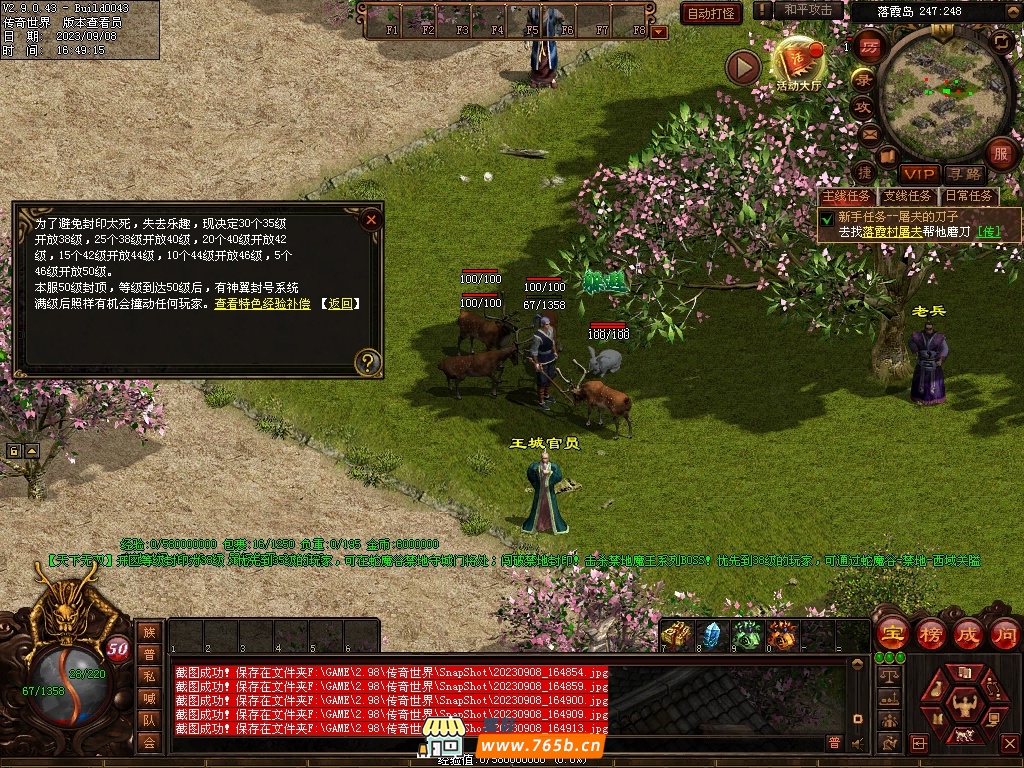Switch to the 支线任务 tab
The width and height of the screenshot is (1024, 768).
pyautogui.click(x=907, y=196)
